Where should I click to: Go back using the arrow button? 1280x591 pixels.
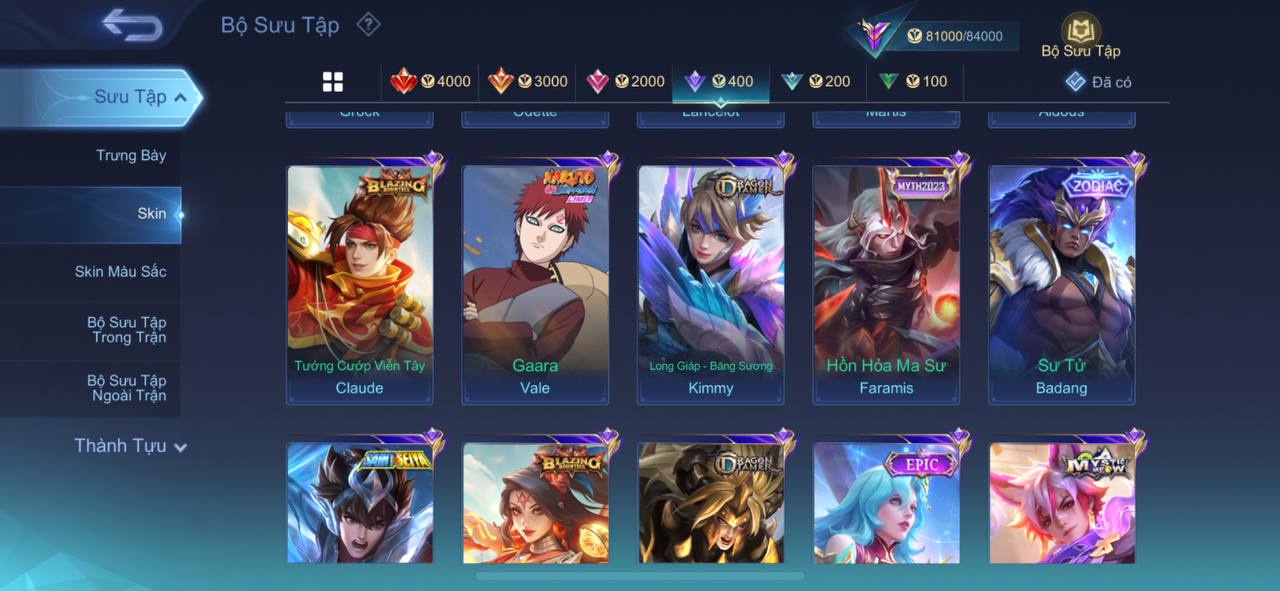click(x=131, y=26)
